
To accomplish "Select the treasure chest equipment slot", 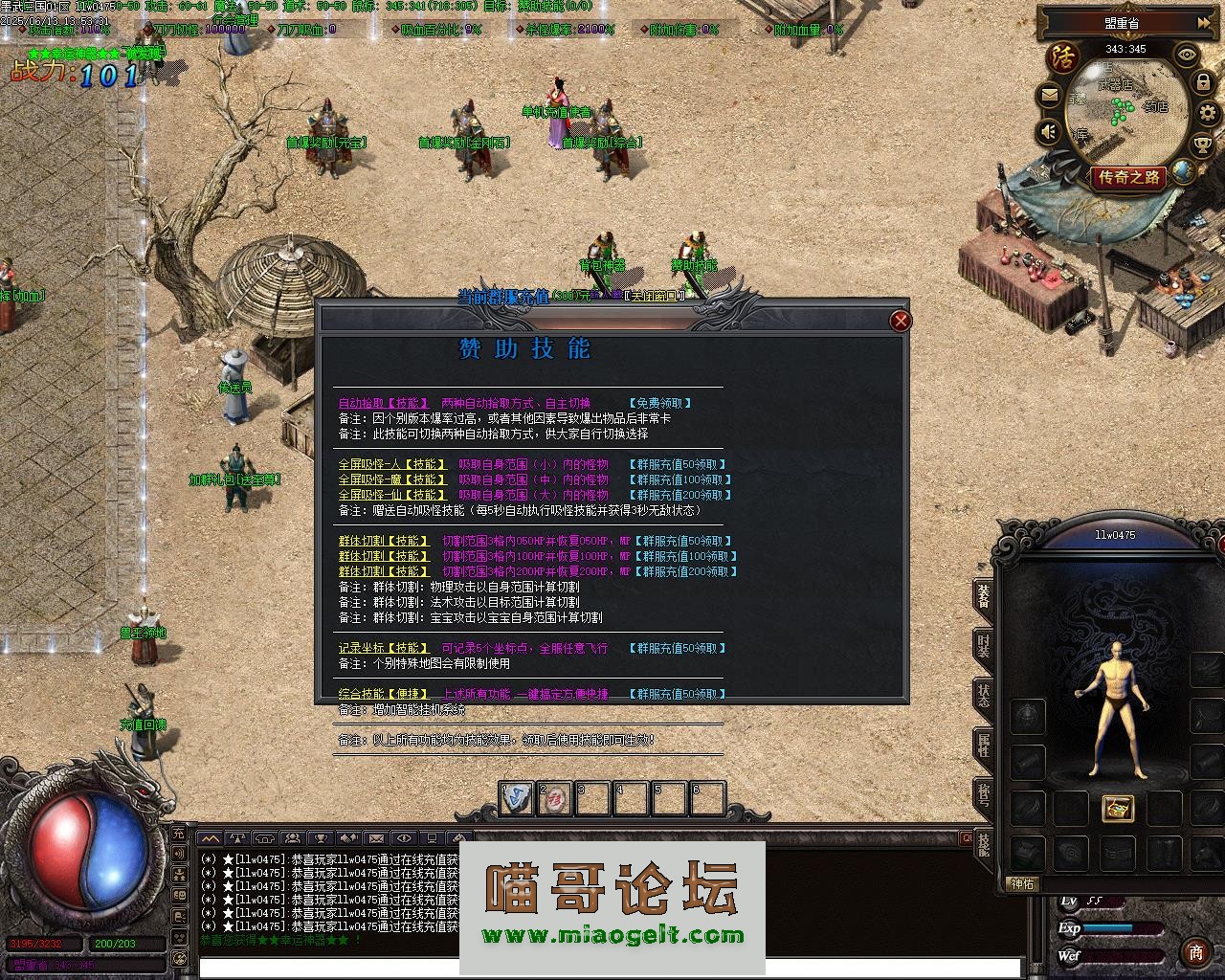I will (x=1117, y=809).
